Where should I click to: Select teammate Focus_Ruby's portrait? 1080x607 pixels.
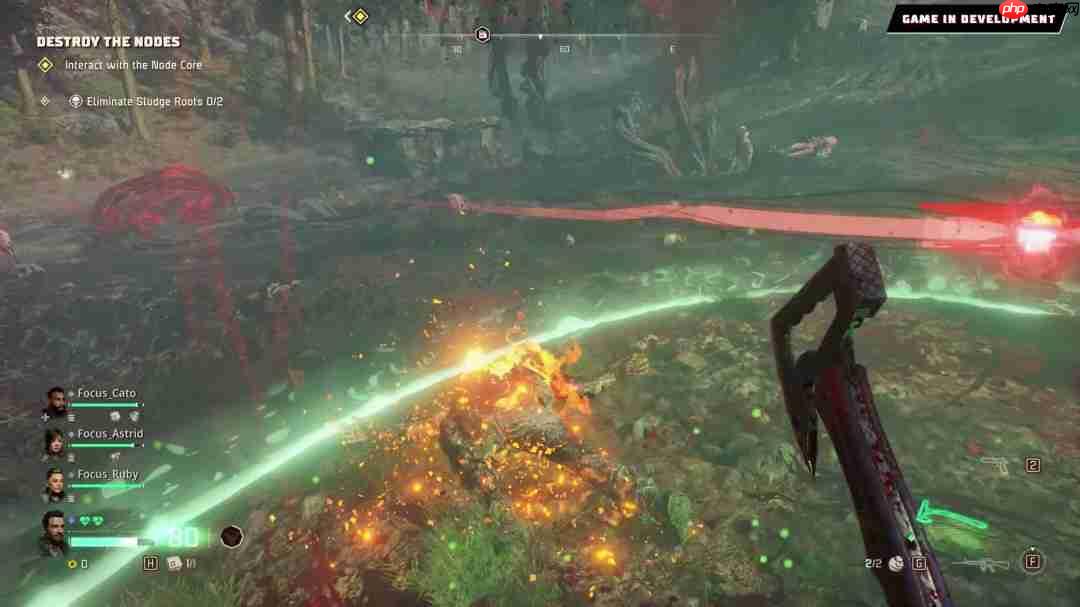[x=54, y=483]
